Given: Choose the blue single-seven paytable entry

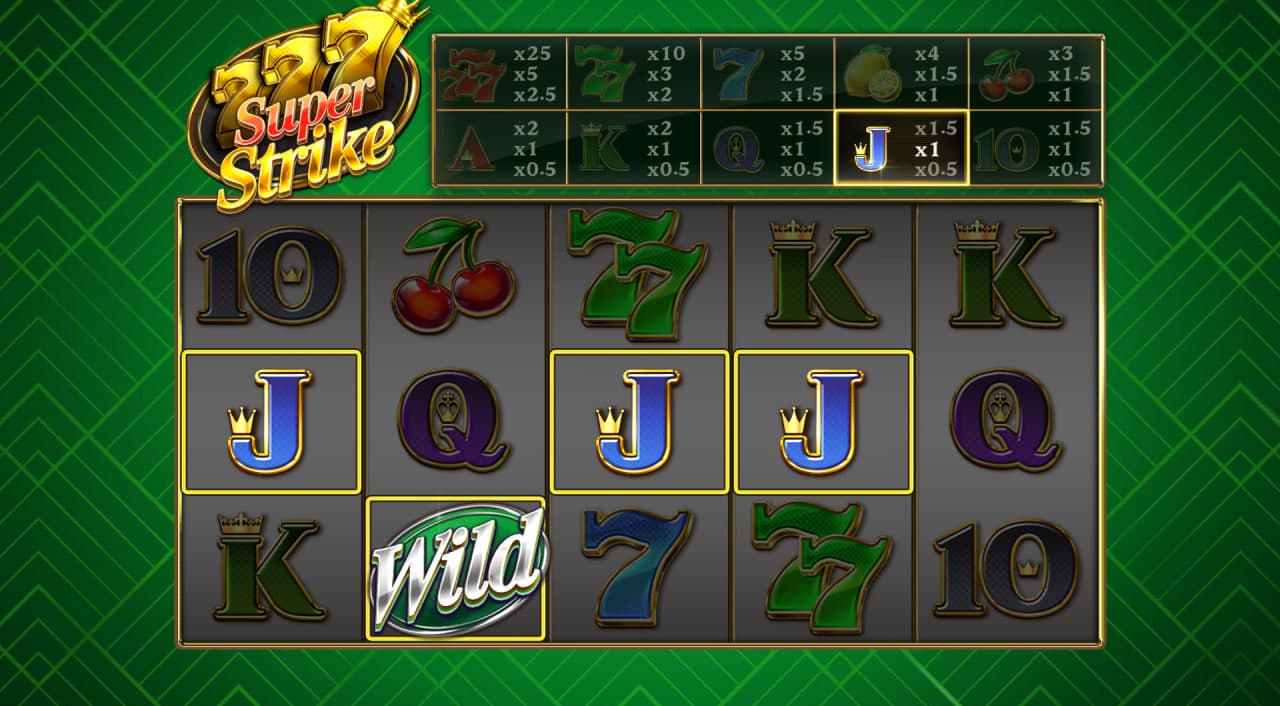Looking at the screenshot, I should (767, 74).
